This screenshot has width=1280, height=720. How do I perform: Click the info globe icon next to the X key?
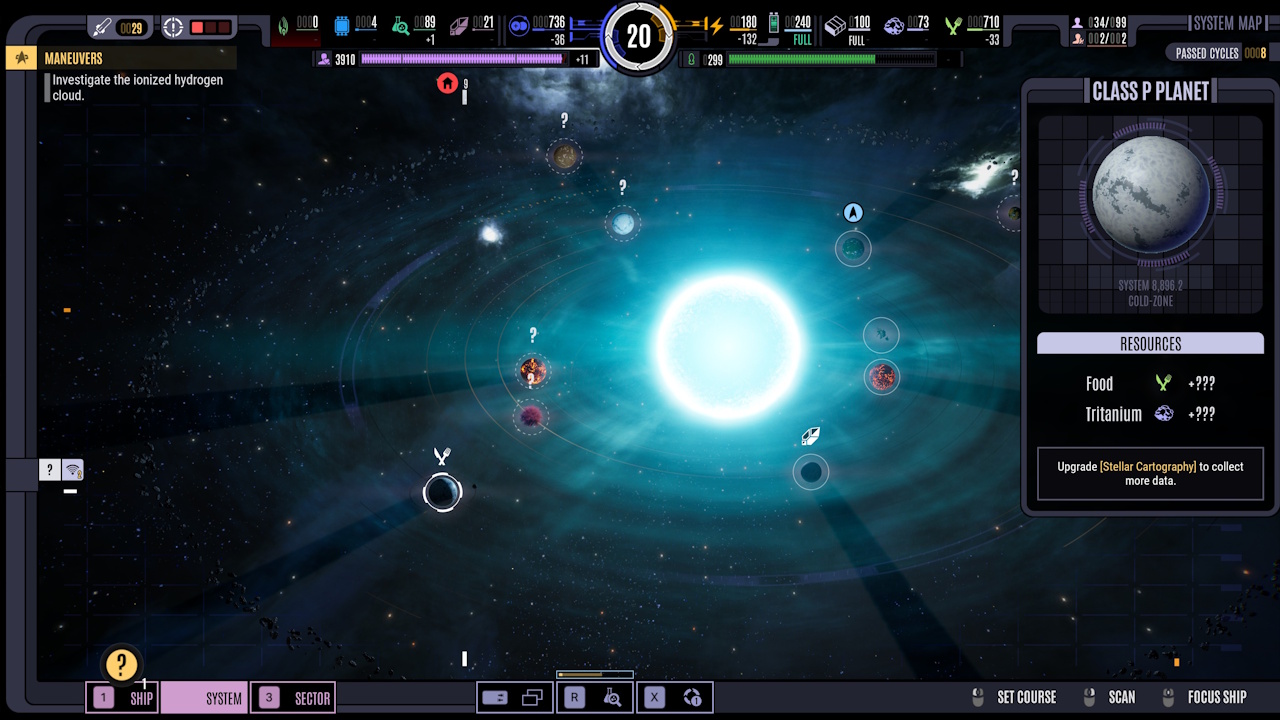coord(694,697)
